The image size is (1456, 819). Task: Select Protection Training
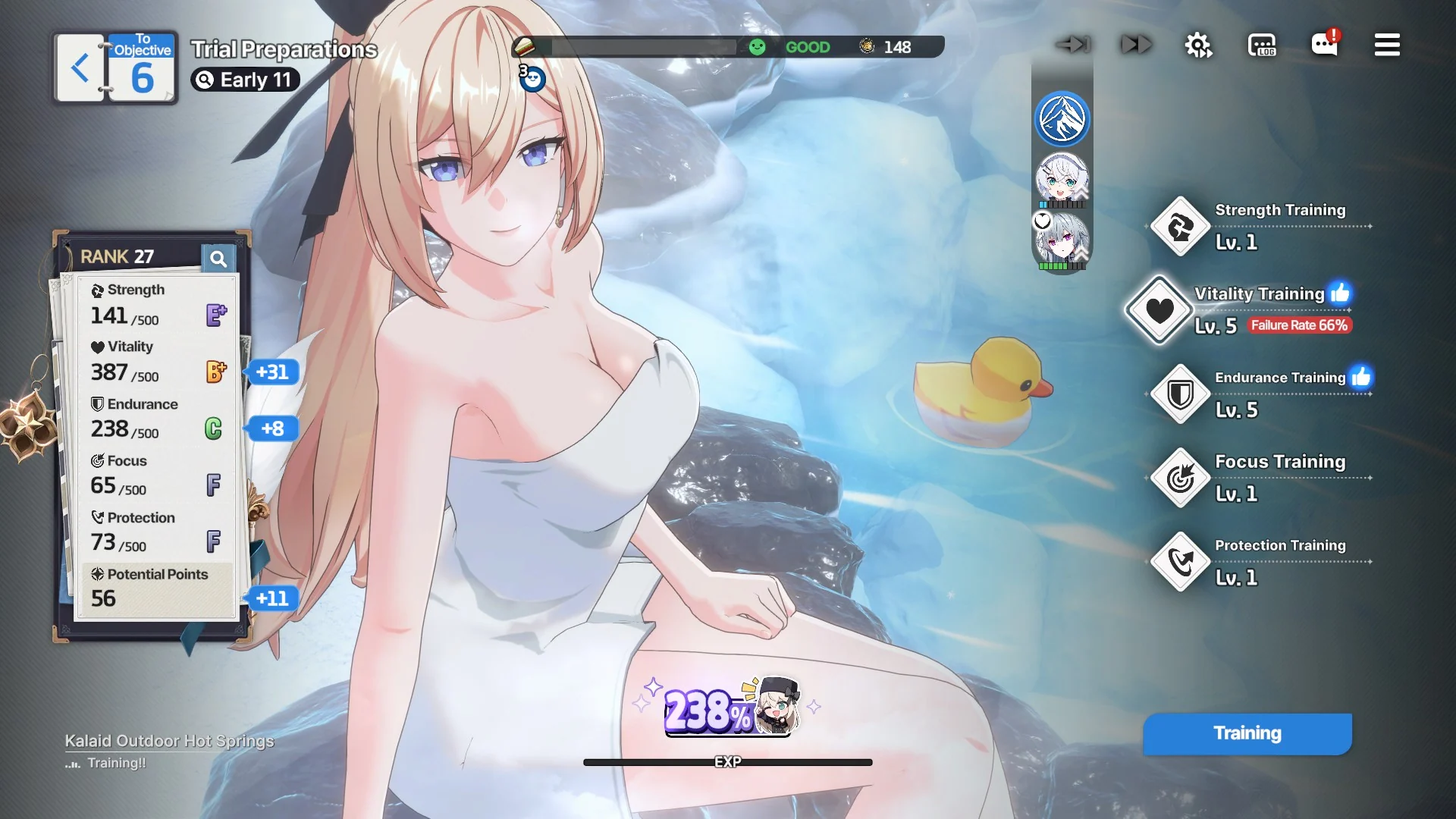click(x=1180, y=562)
